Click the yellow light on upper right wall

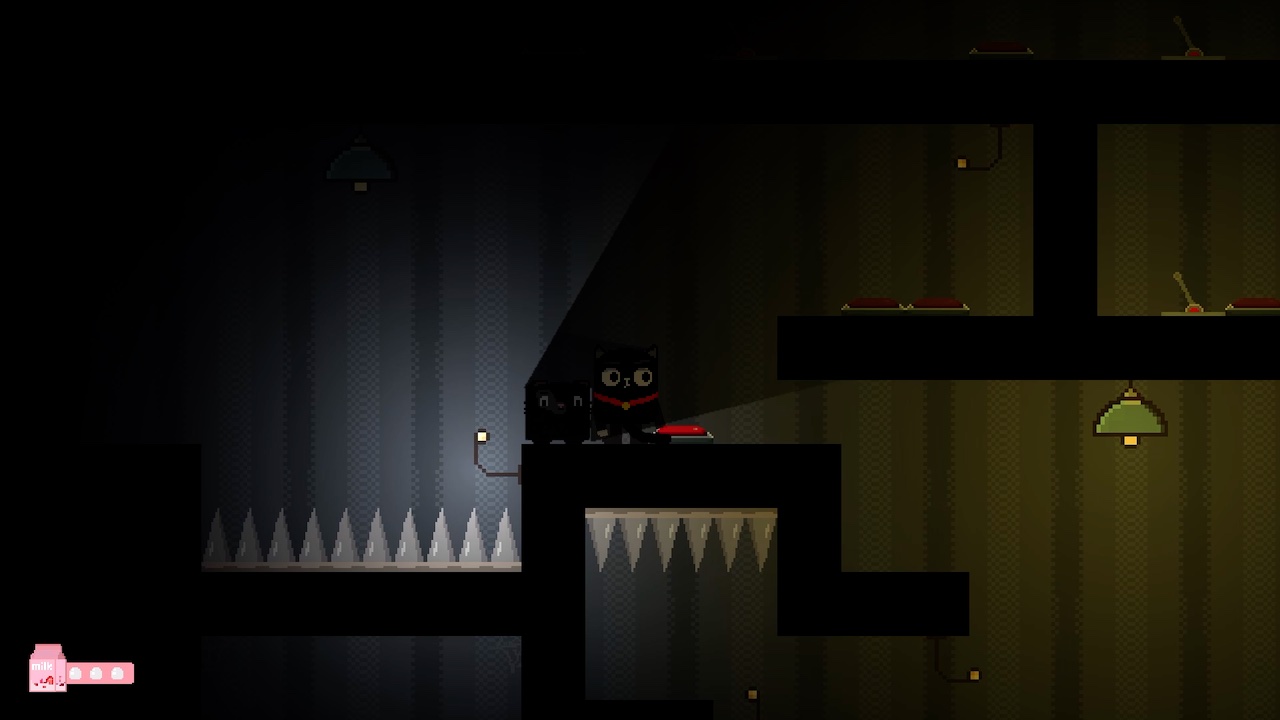click(962, 163)
